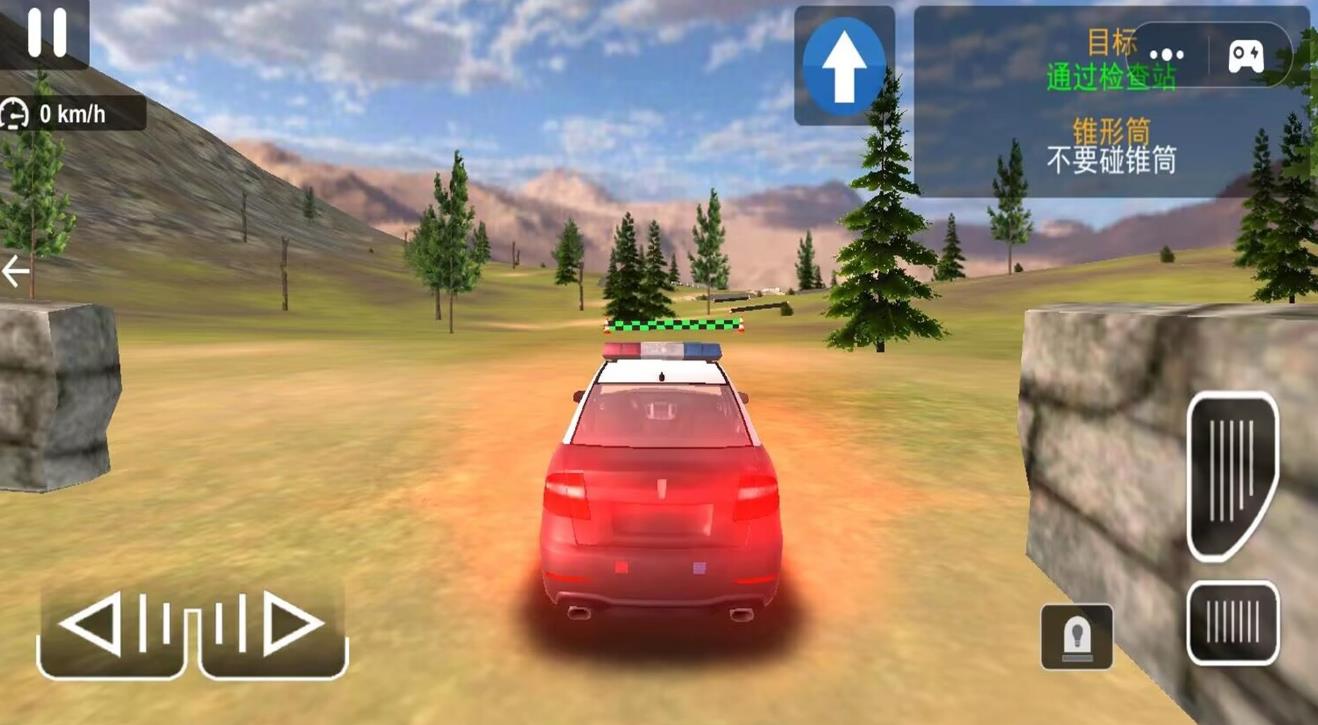Steer the police car left
The image size is (1318, 725).
pos(110,625)
